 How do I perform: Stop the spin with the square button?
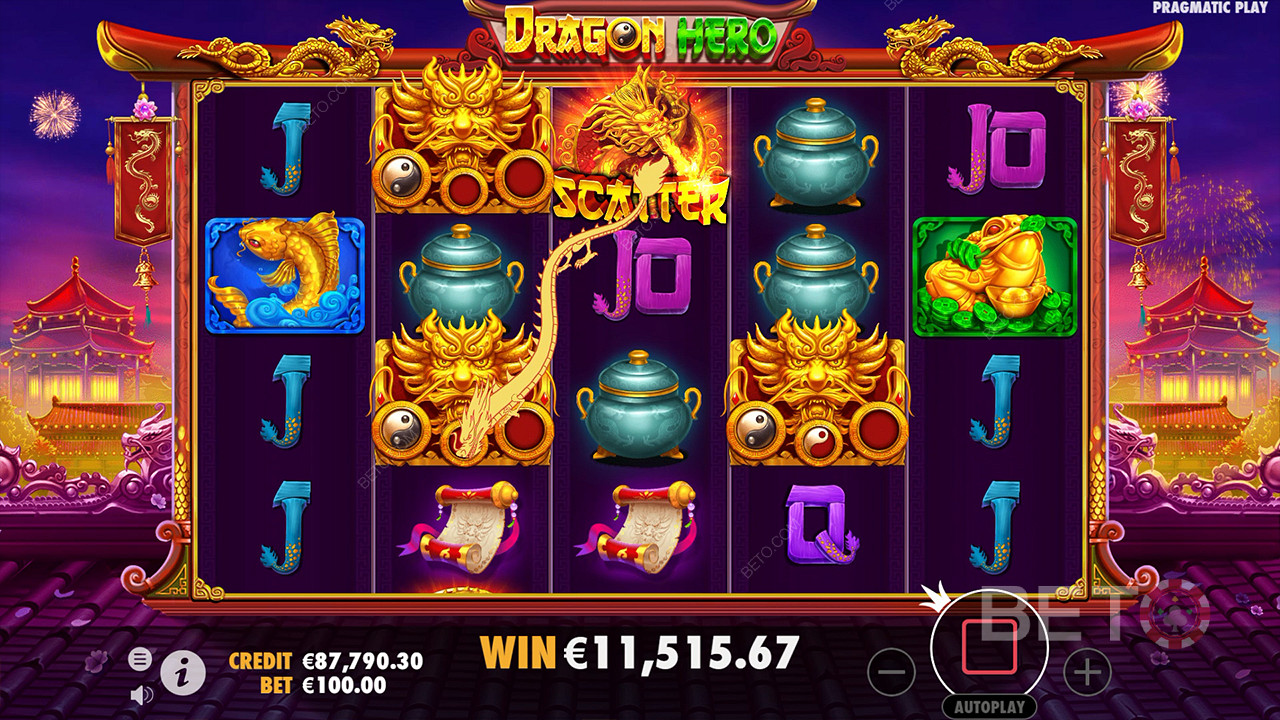coord(989,647)
